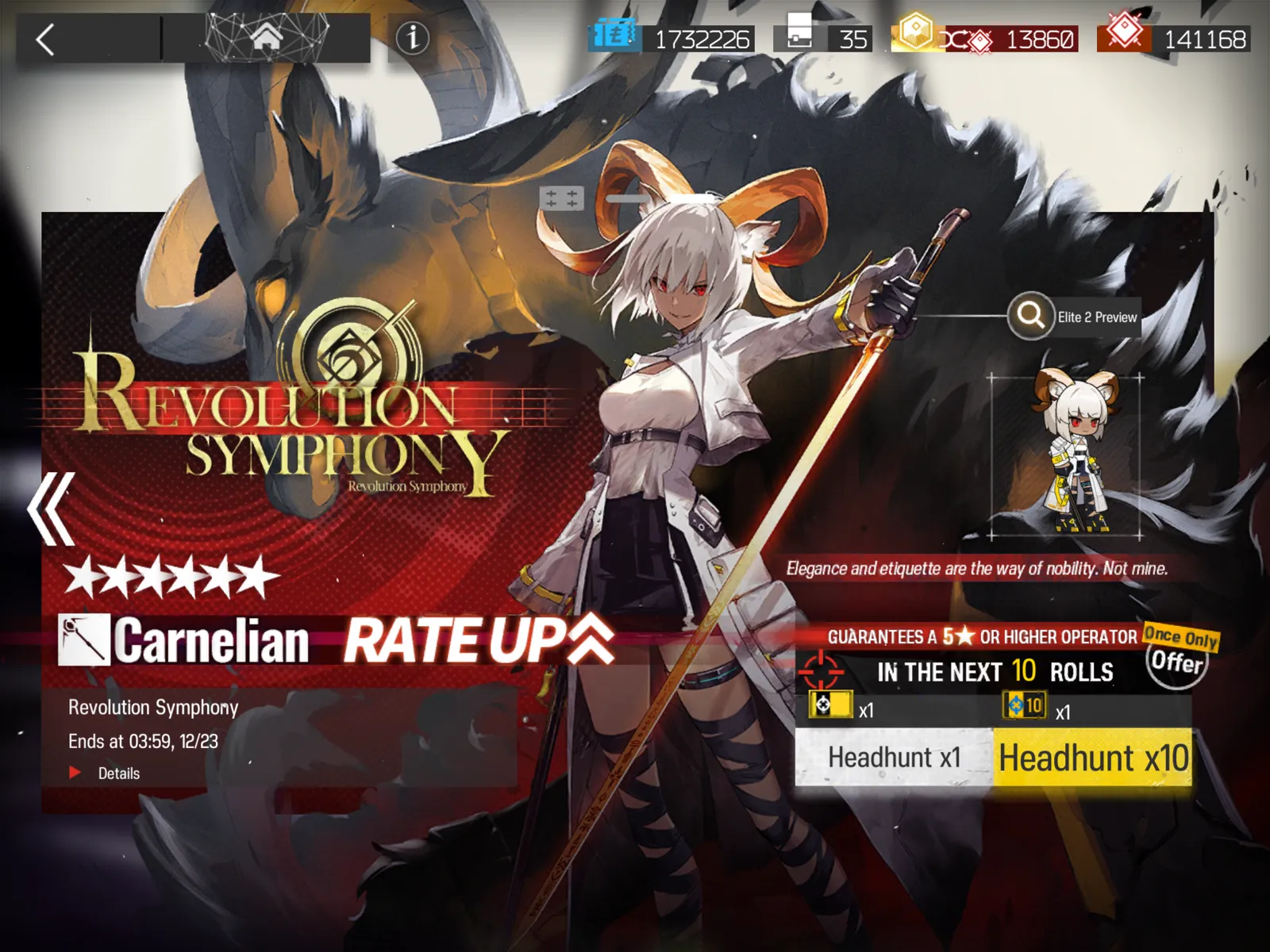Open the home navigation menu
Screen dimensions: 1270x952
(267, 37)
